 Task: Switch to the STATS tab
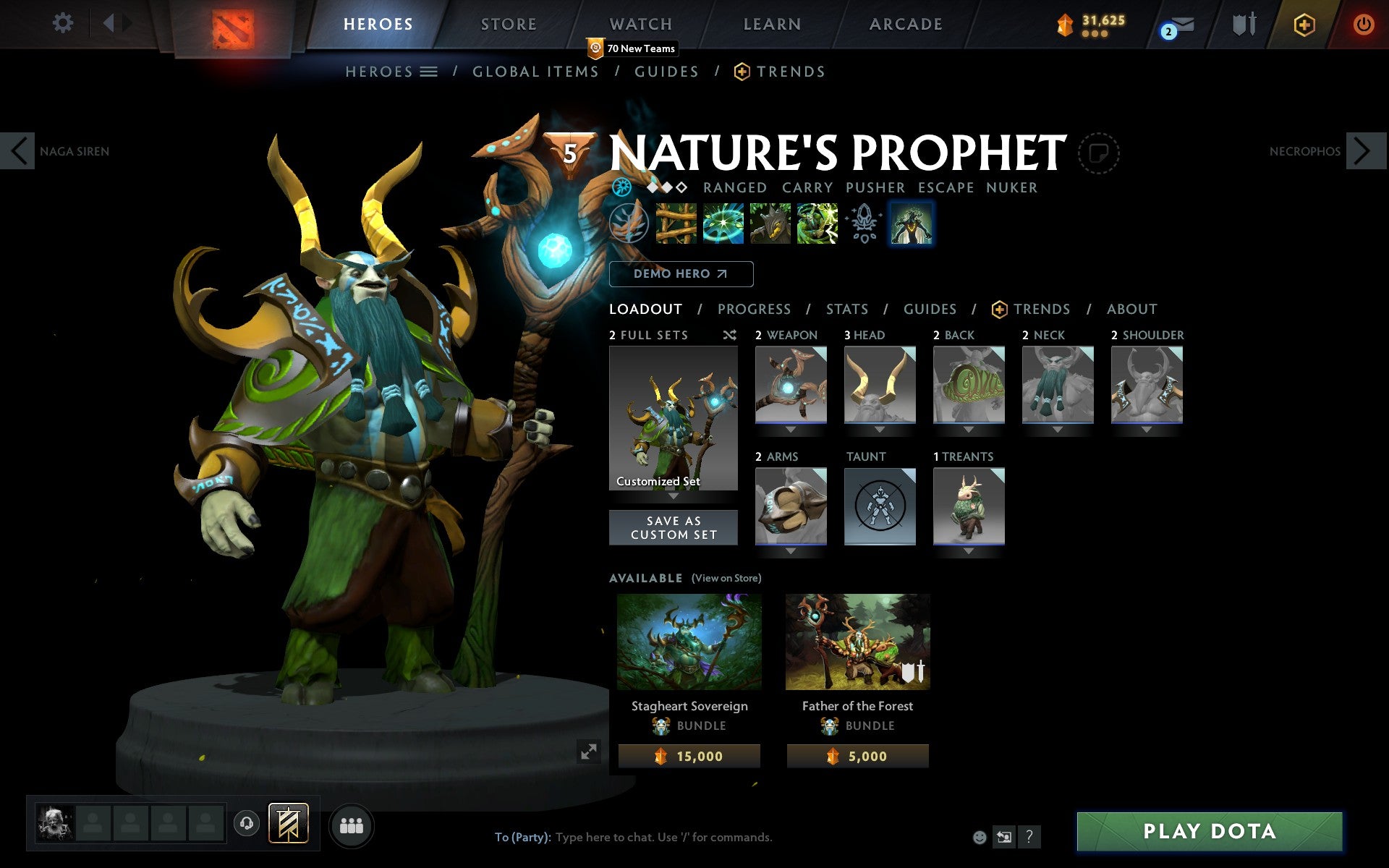(x=846, y=309)
